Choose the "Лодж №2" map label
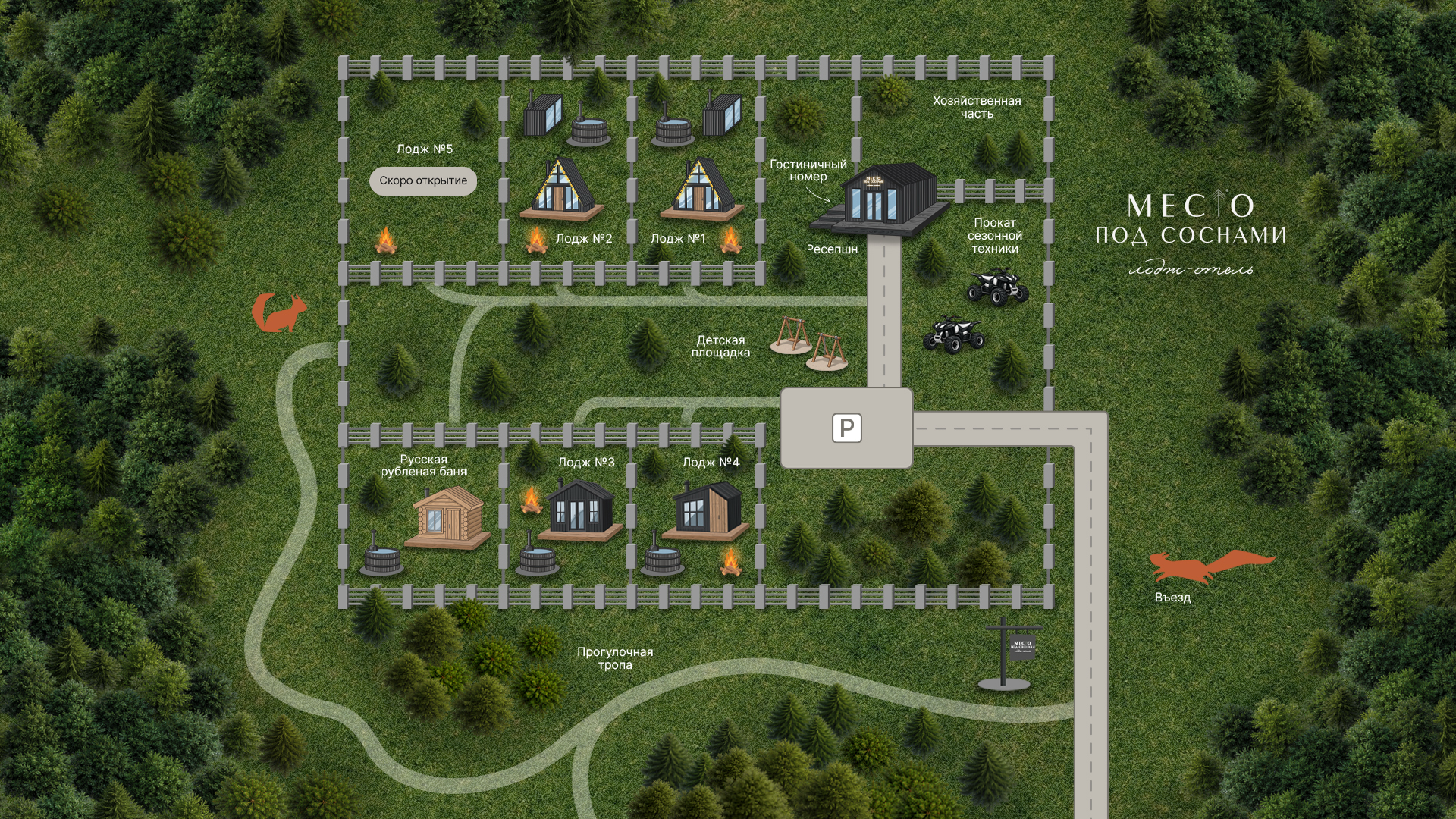This screenshot has width=1456, height=819. [x=584, y=239]
